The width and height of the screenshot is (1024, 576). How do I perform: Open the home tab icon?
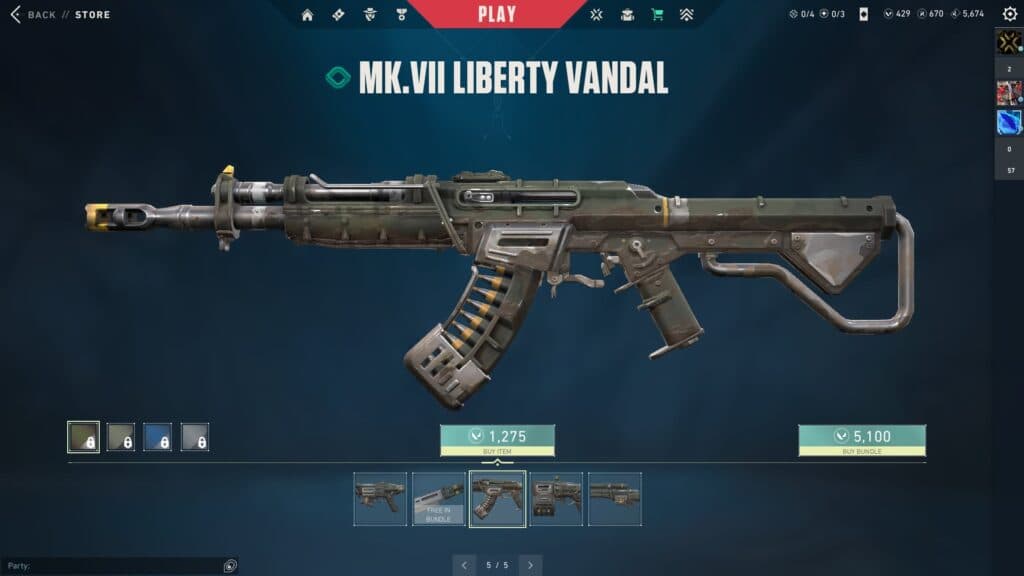coord(307,15)
